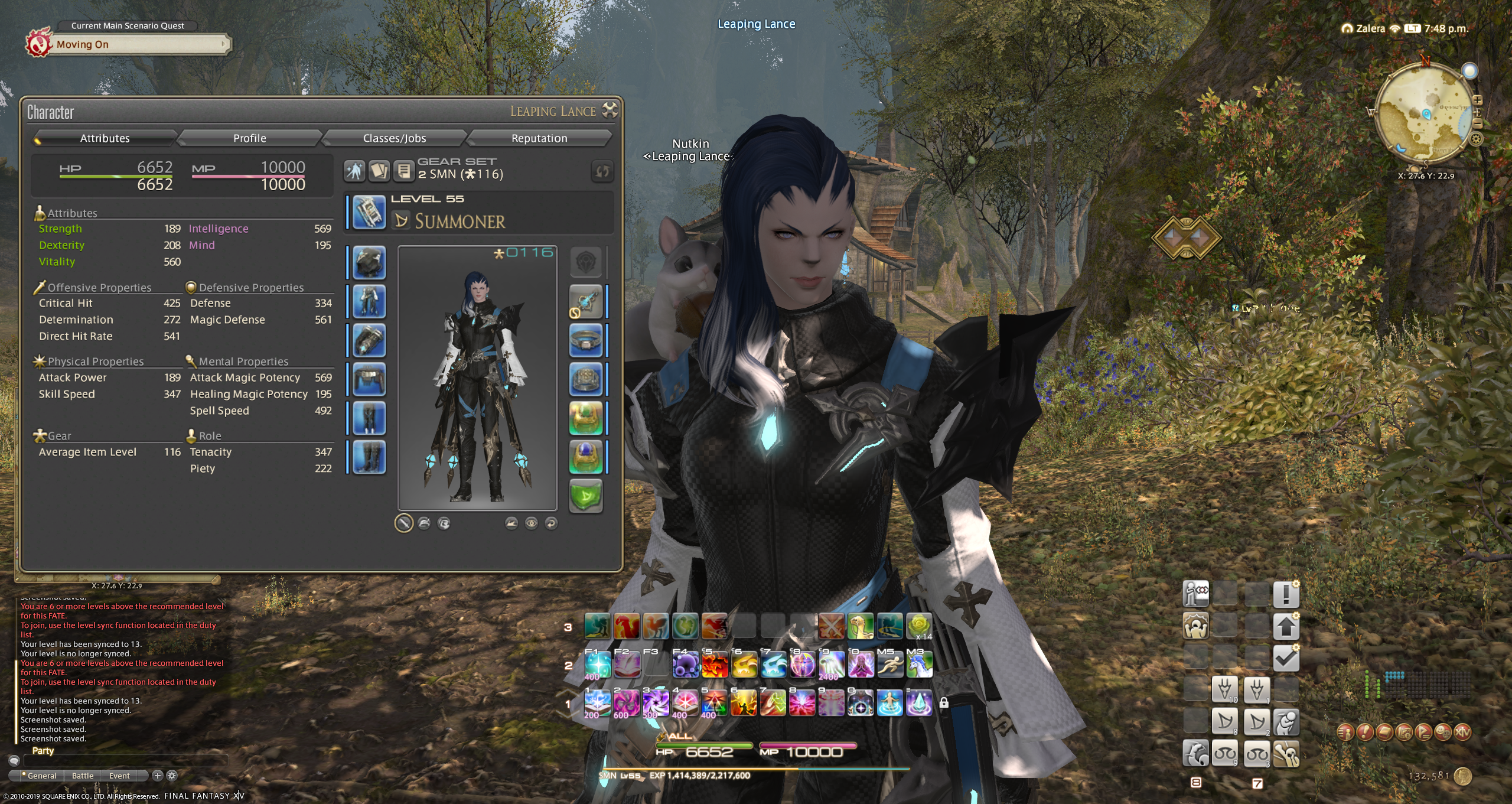
Task: Click the equipped boots slot
Action: (x=370, y=457)
